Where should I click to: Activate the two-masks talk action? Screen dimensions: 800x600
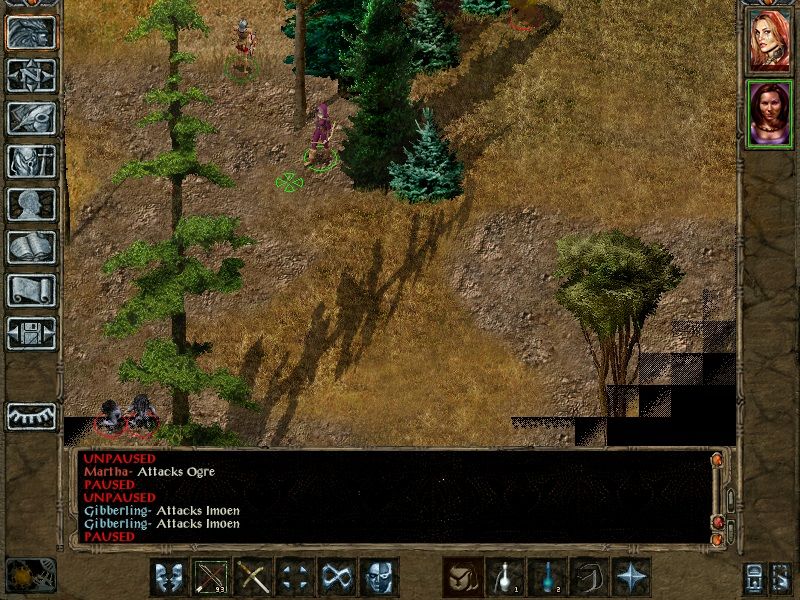click(169, 577)
